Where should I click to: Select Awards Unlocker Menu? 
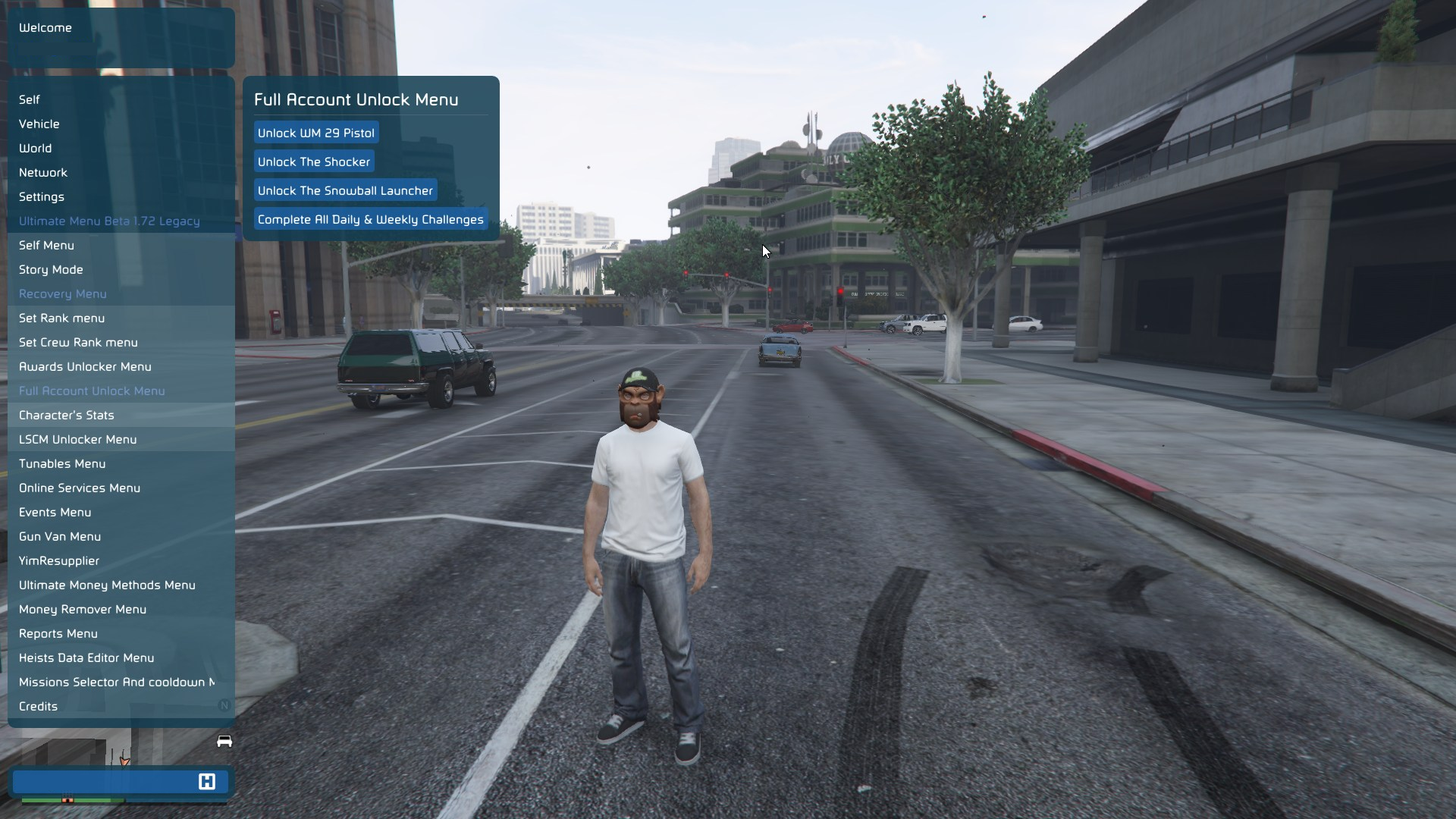pos(85,366)
